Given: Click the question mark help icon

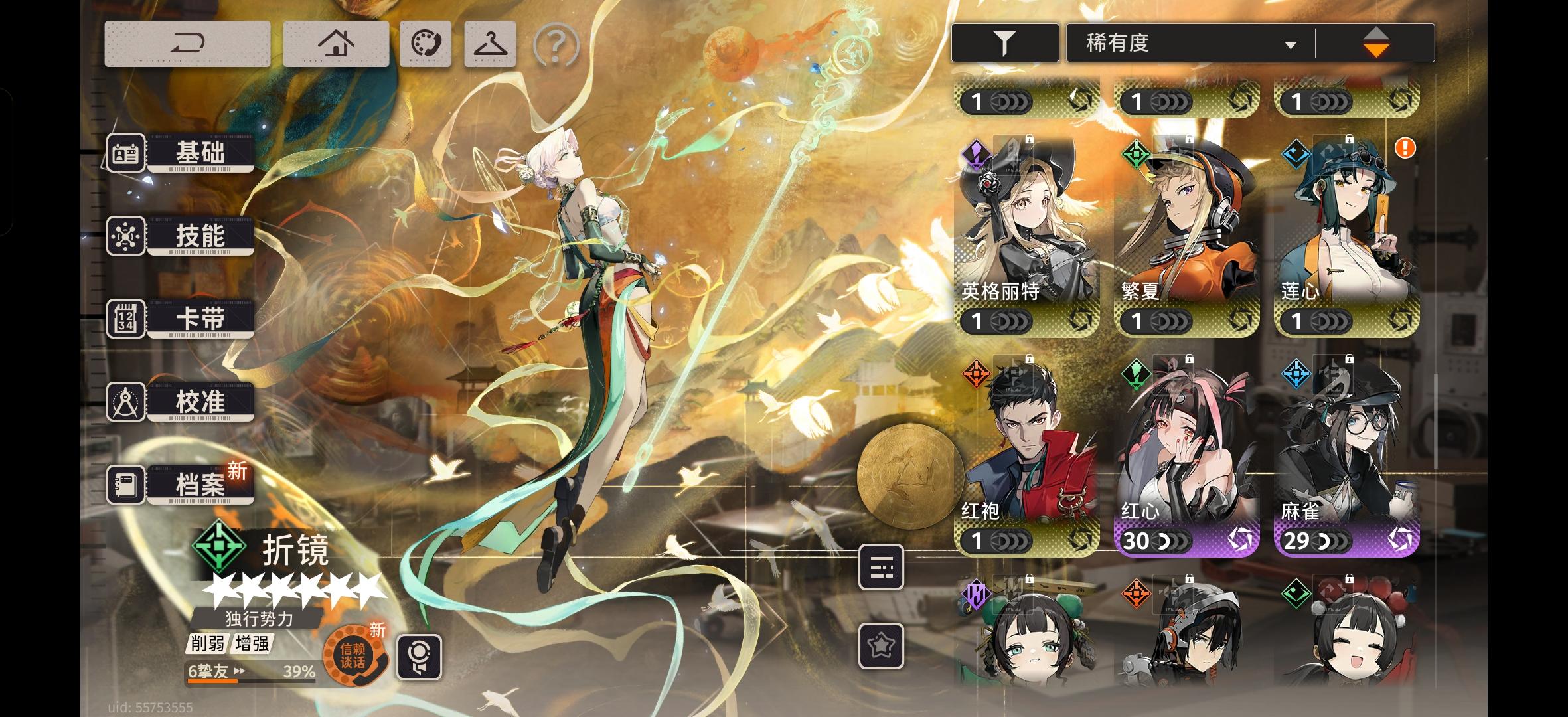Looking at the screenshot, I should click(x=556, y=44).
